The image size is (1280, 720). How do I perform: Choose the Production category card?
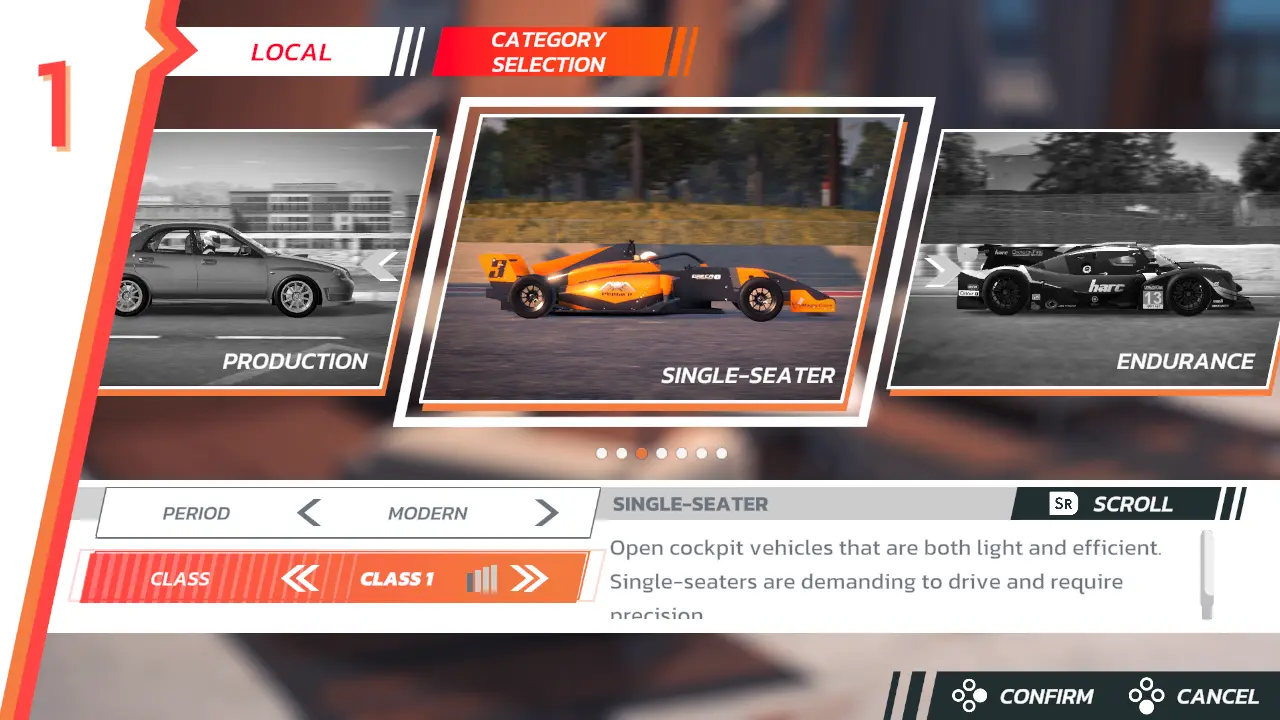point(260,260)
